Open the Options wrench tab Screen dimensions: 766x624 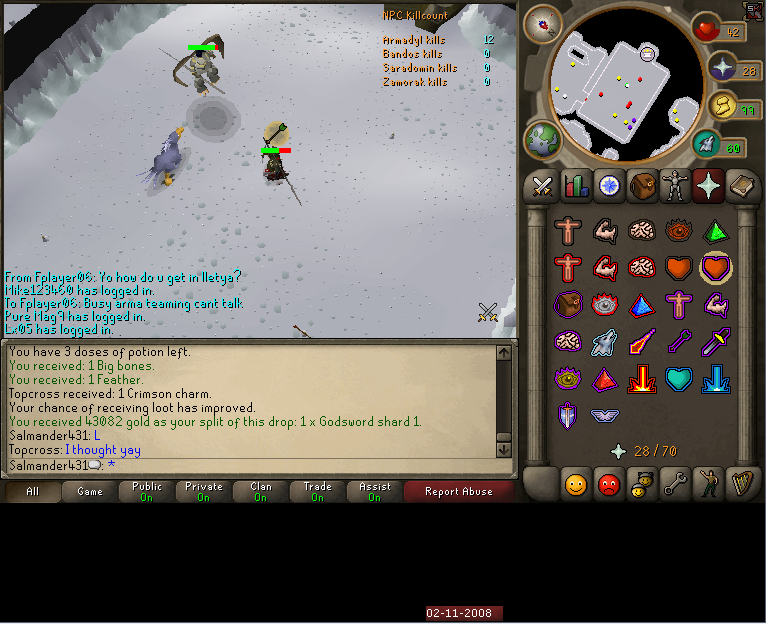click(676, 485)
